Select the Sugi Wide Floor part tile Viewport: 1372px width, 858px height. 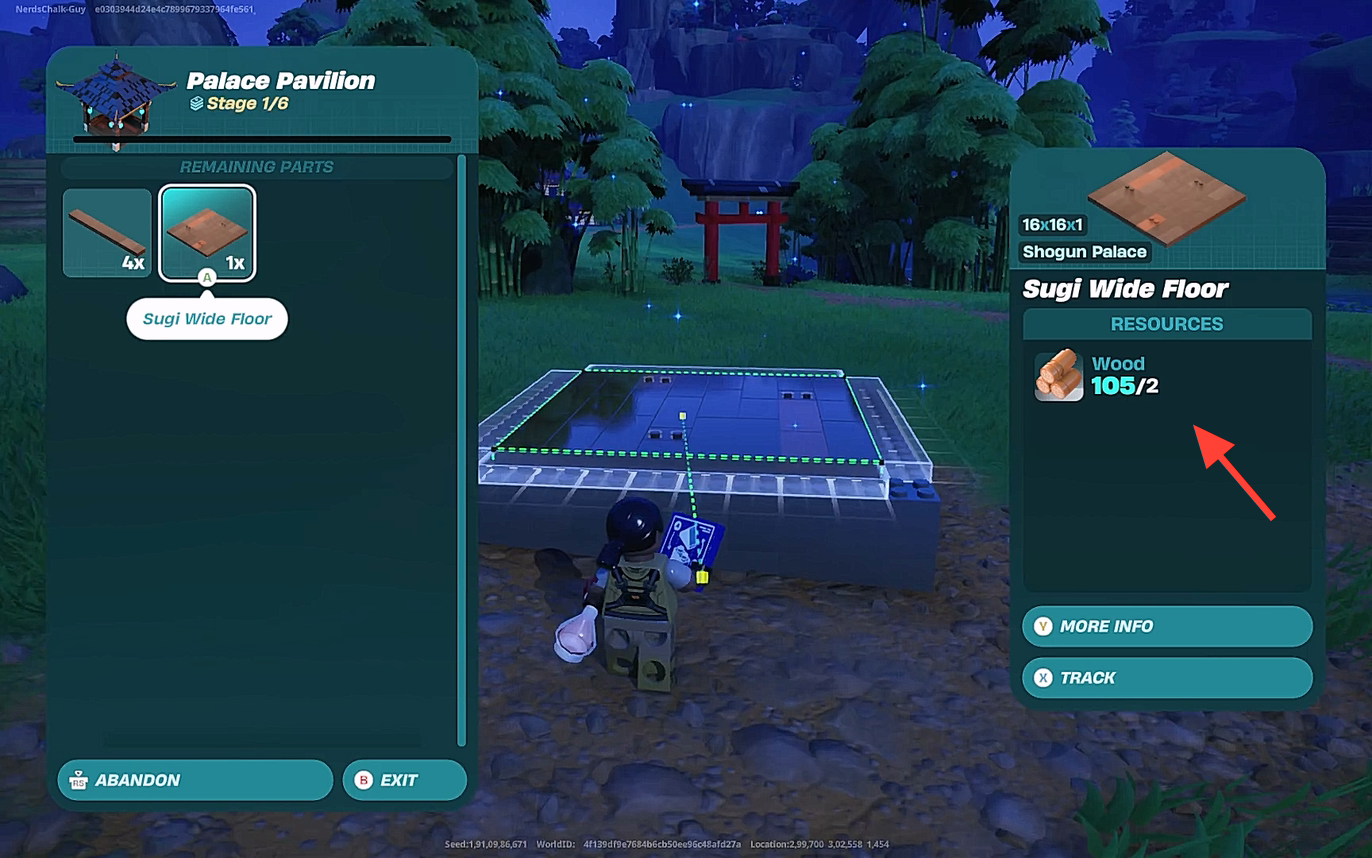(207, 233)
